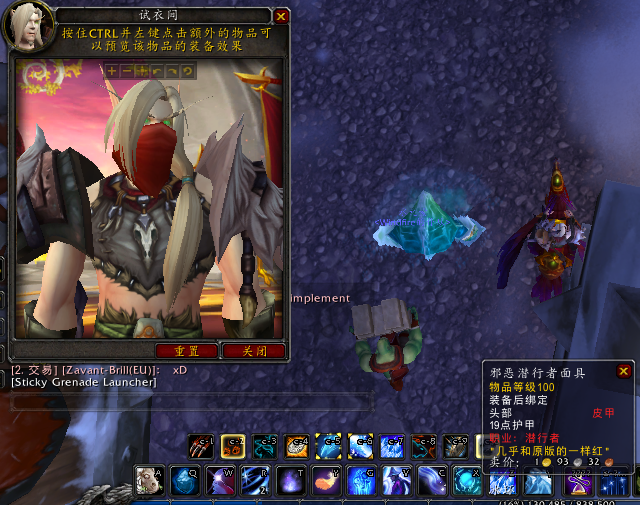640x505 pixels.
Task: Trigger the ability bound to key G
Action: coord(361,482)
